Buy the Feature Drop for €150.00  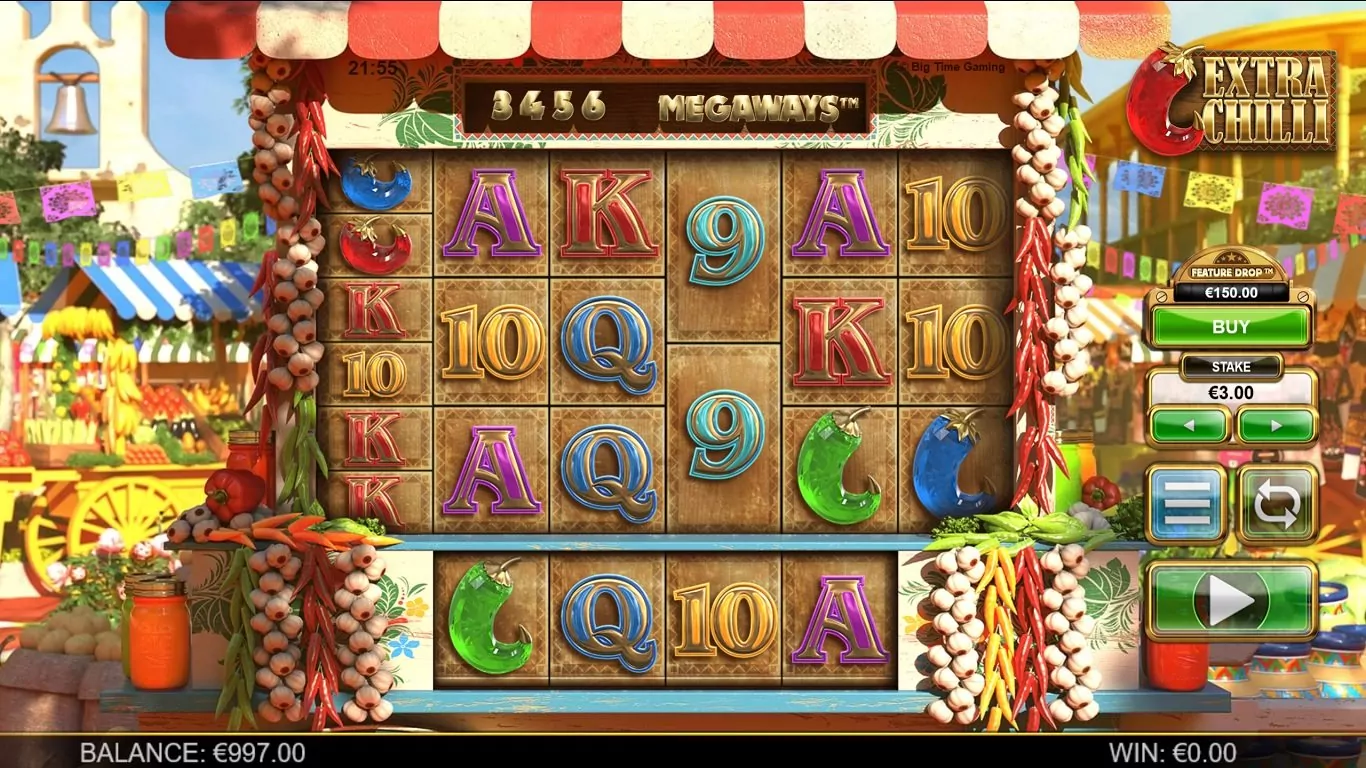[x=1230, y=327]
